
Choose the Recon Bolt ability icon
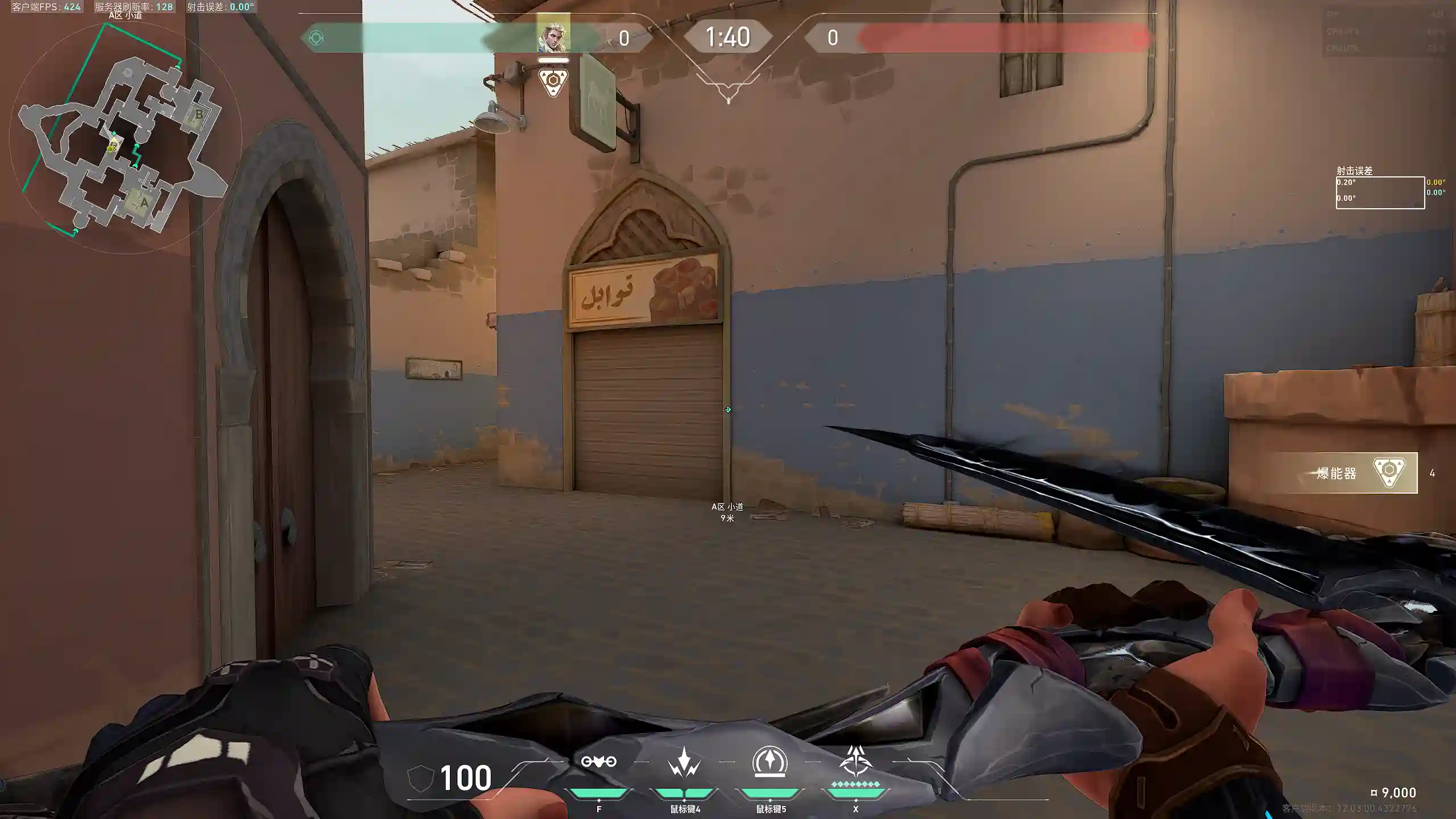point(770,762)
